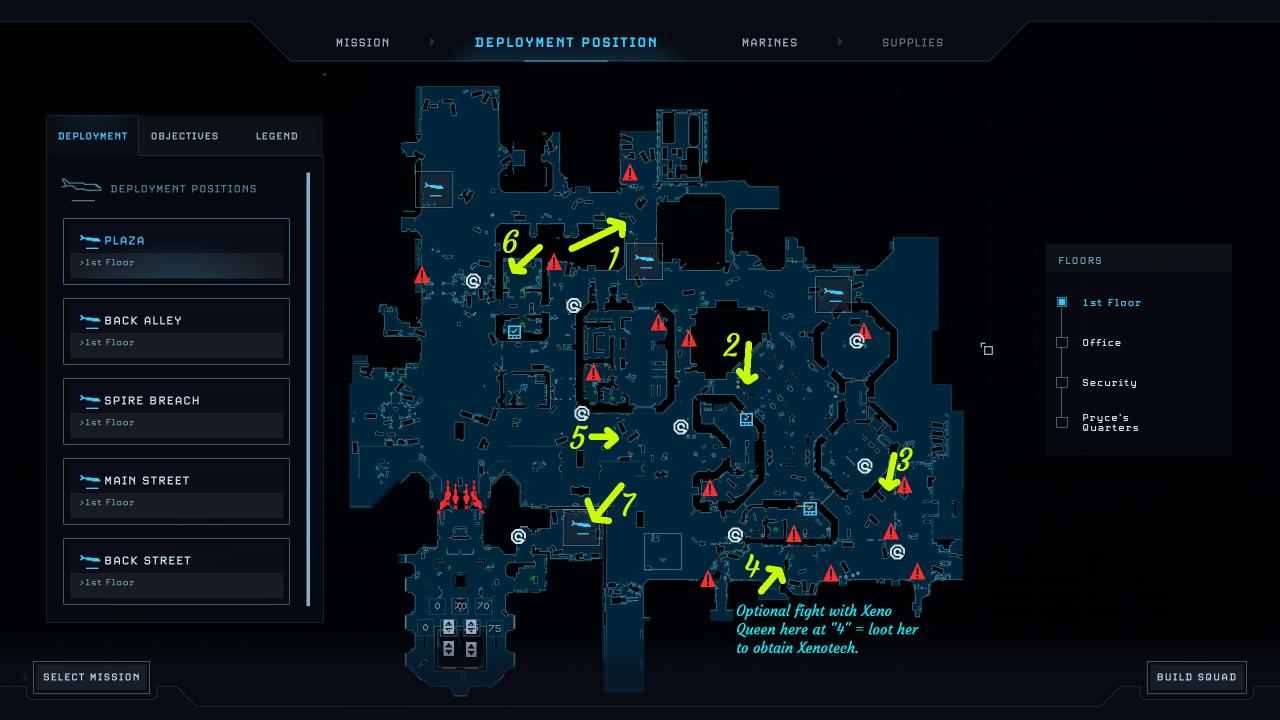This screenshot has width=1280, height=720.
Task: Click the Deployment Position header tab
Action: (x=566, y=43)
